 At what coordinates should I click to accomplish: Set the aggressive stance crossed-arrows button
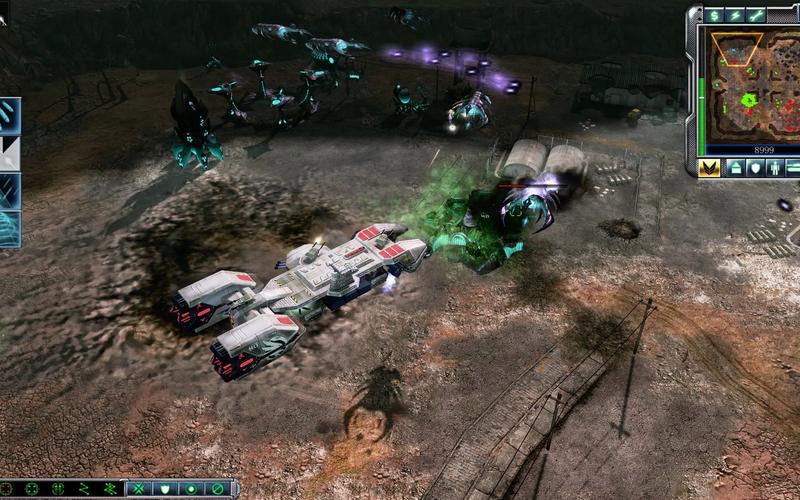click(x=139, y=489)
